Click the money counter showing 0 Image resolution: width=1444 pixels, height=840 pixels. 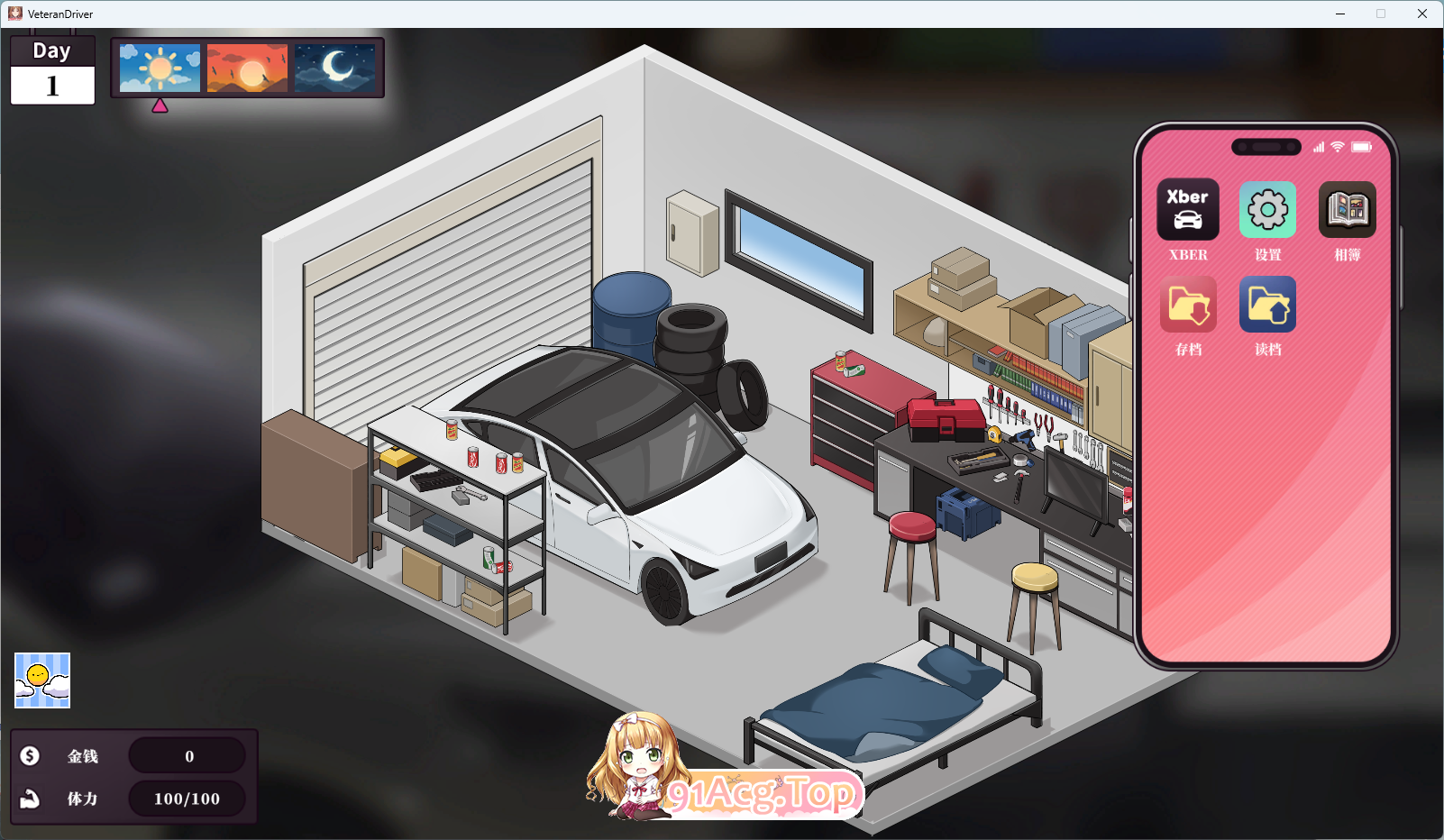coord(187,755)
